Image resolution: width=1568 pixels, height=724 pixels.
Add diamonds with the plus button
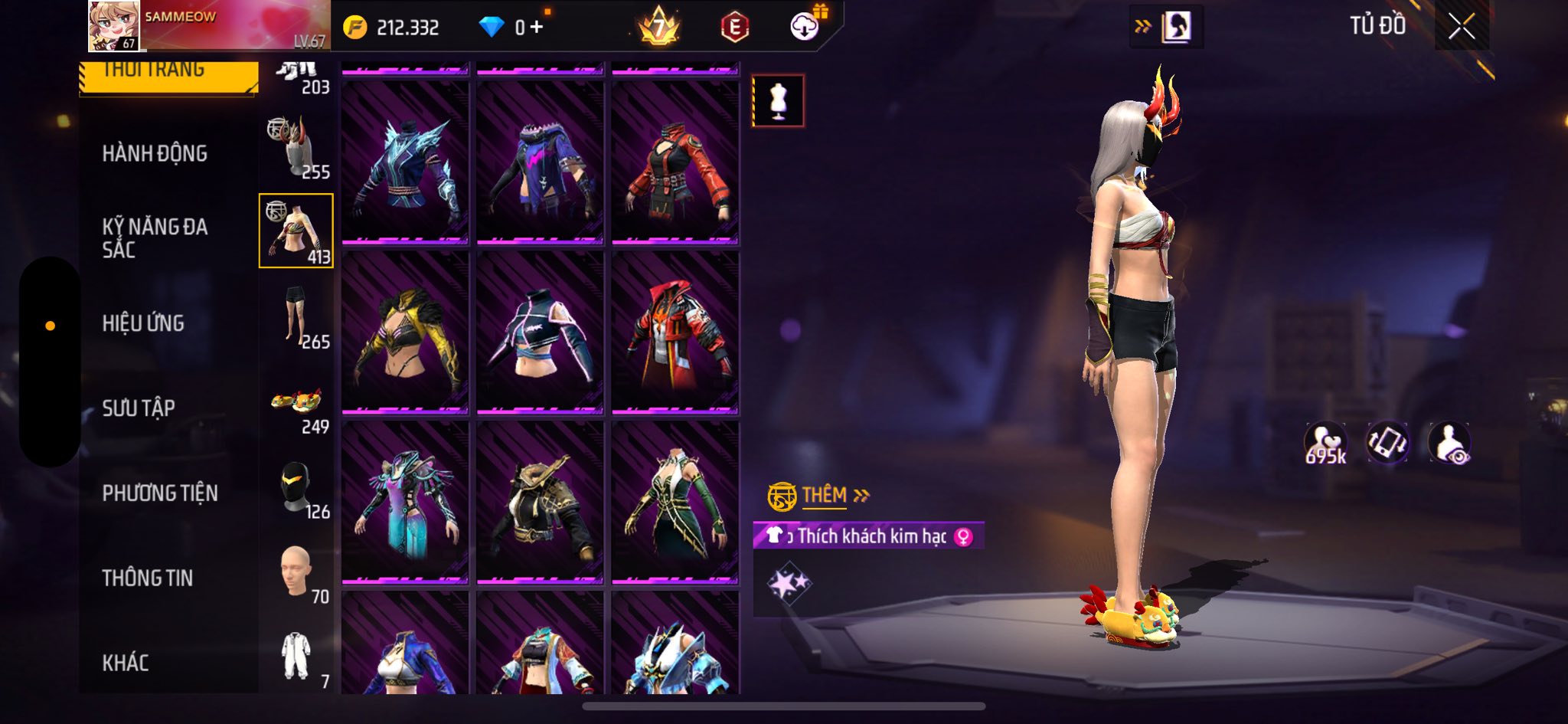[537, 28]
